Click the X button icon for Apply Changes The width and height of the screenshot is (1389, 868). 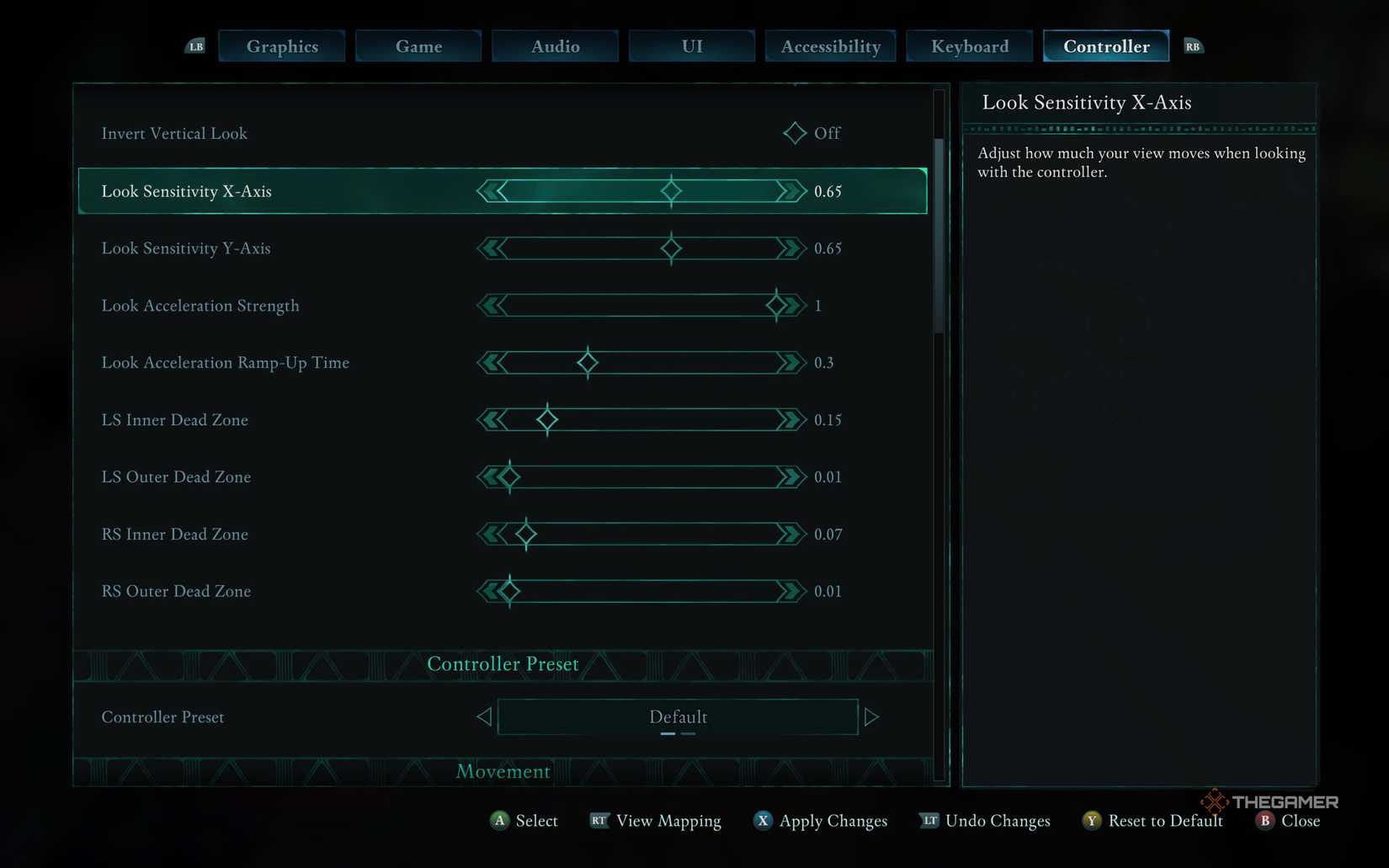pos(763,821)
